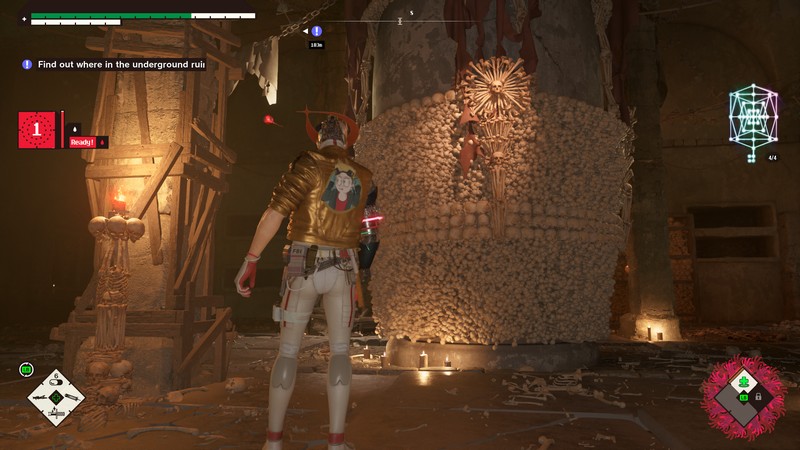This screenshot has width=800, height=450.
Task: Open the glowing cube hologram icon
Action: 755,115
